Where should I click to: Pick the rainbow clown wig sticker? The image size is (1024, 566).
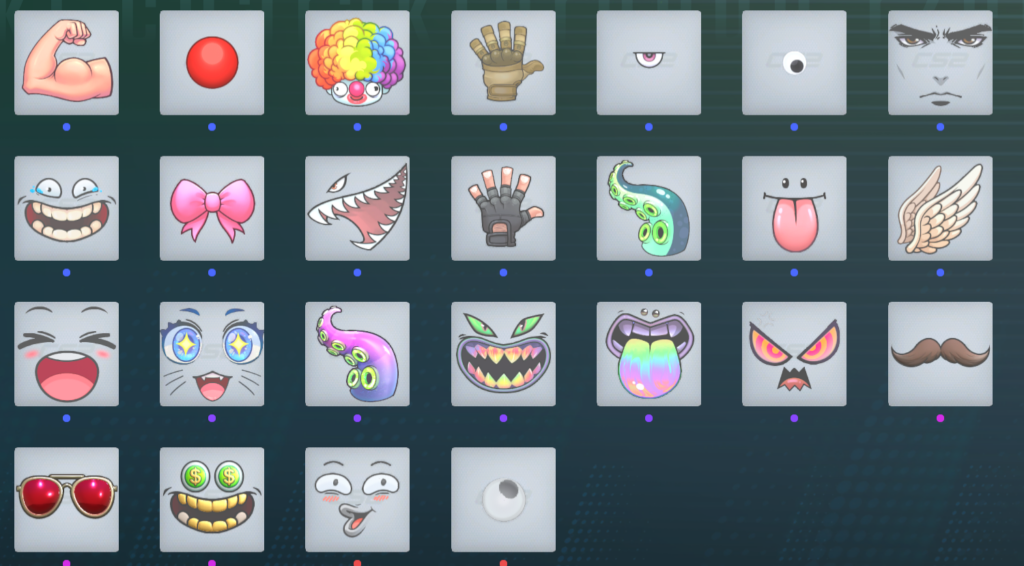coord(357,62)
